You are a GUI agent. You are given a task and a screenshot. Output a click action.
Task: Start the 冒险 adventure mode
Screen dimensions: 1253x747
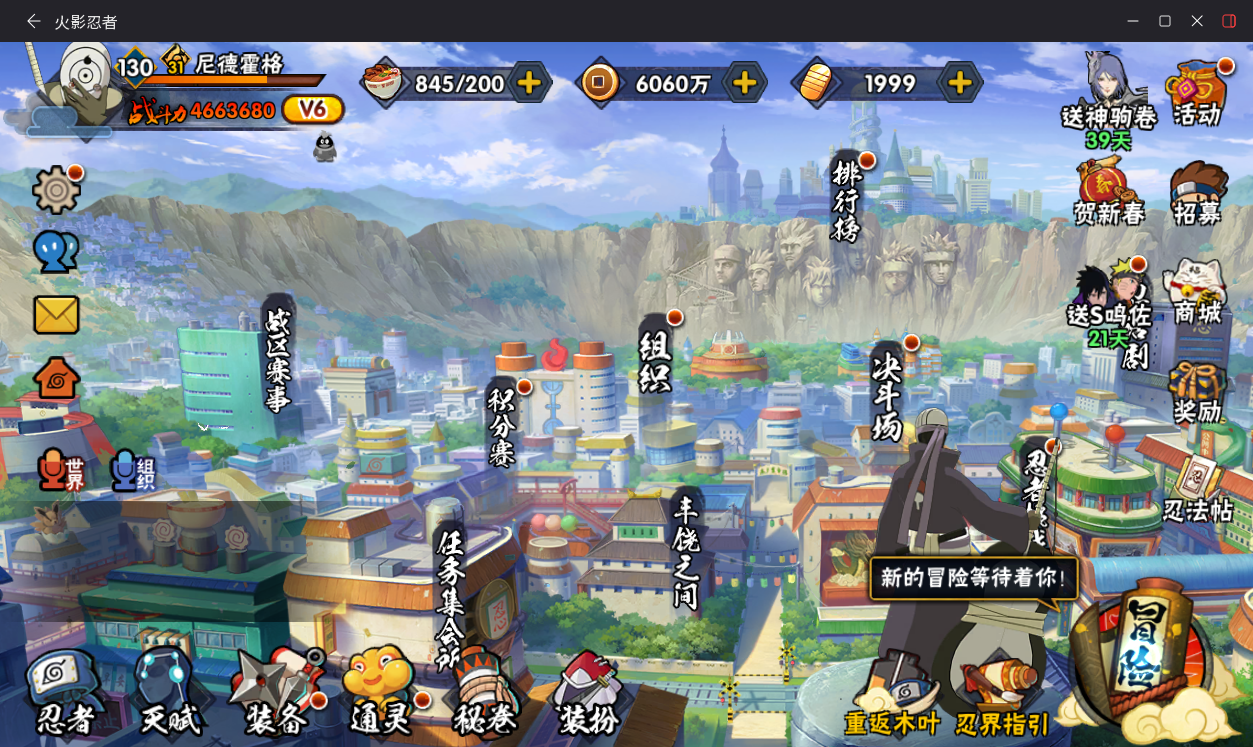click(1142, 652)
